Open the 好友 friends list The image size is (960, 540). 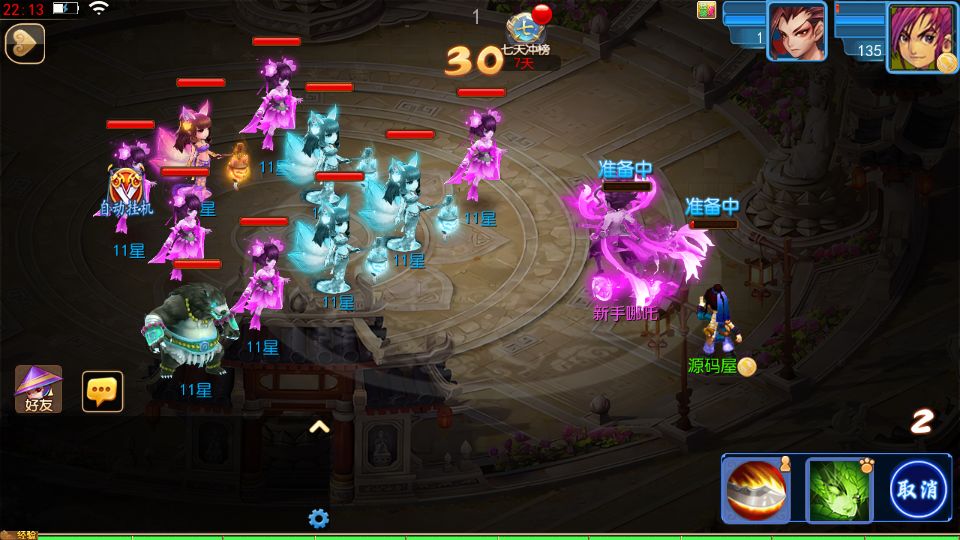coord(38,390)
